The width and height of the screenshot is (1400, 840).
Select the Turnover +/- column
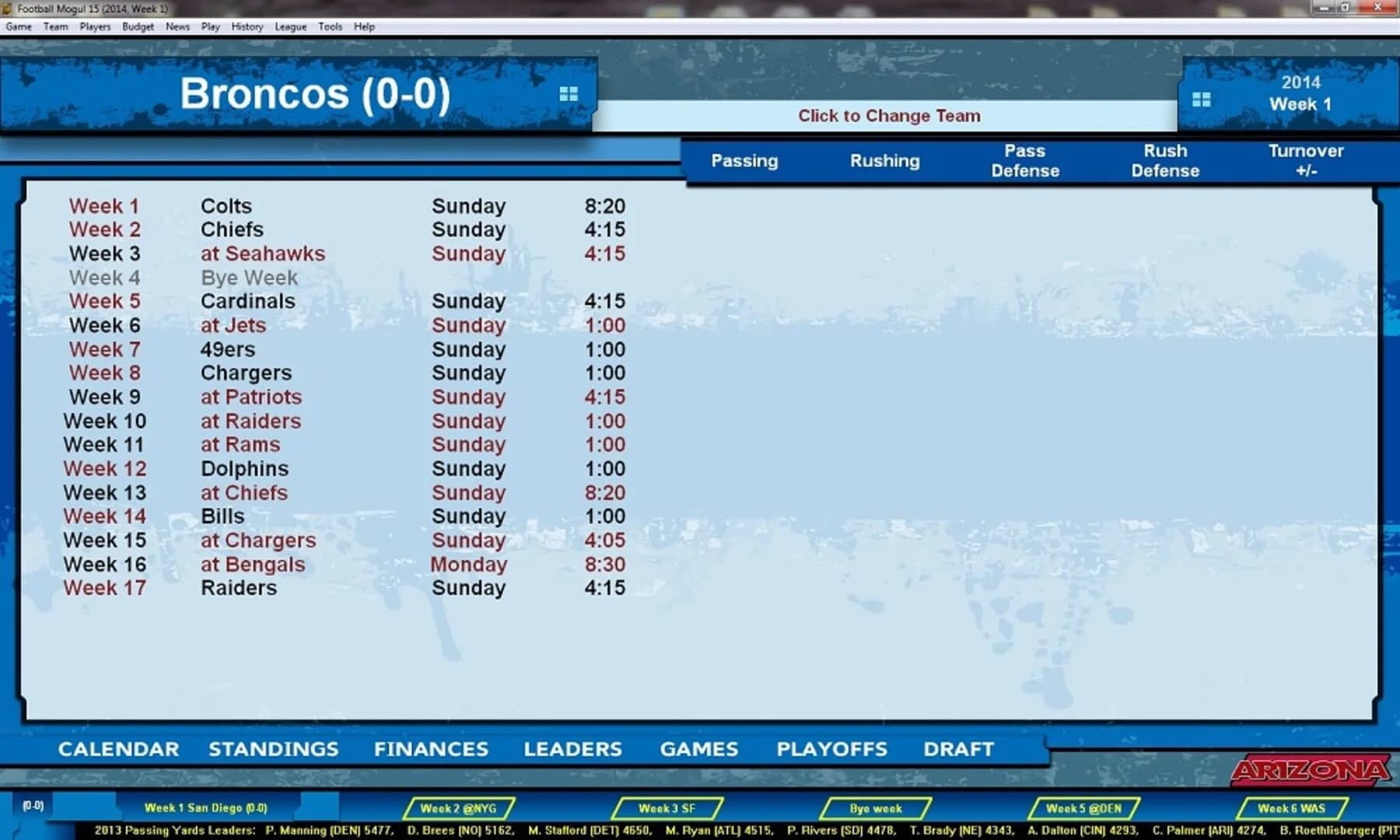coord(1307,160)
